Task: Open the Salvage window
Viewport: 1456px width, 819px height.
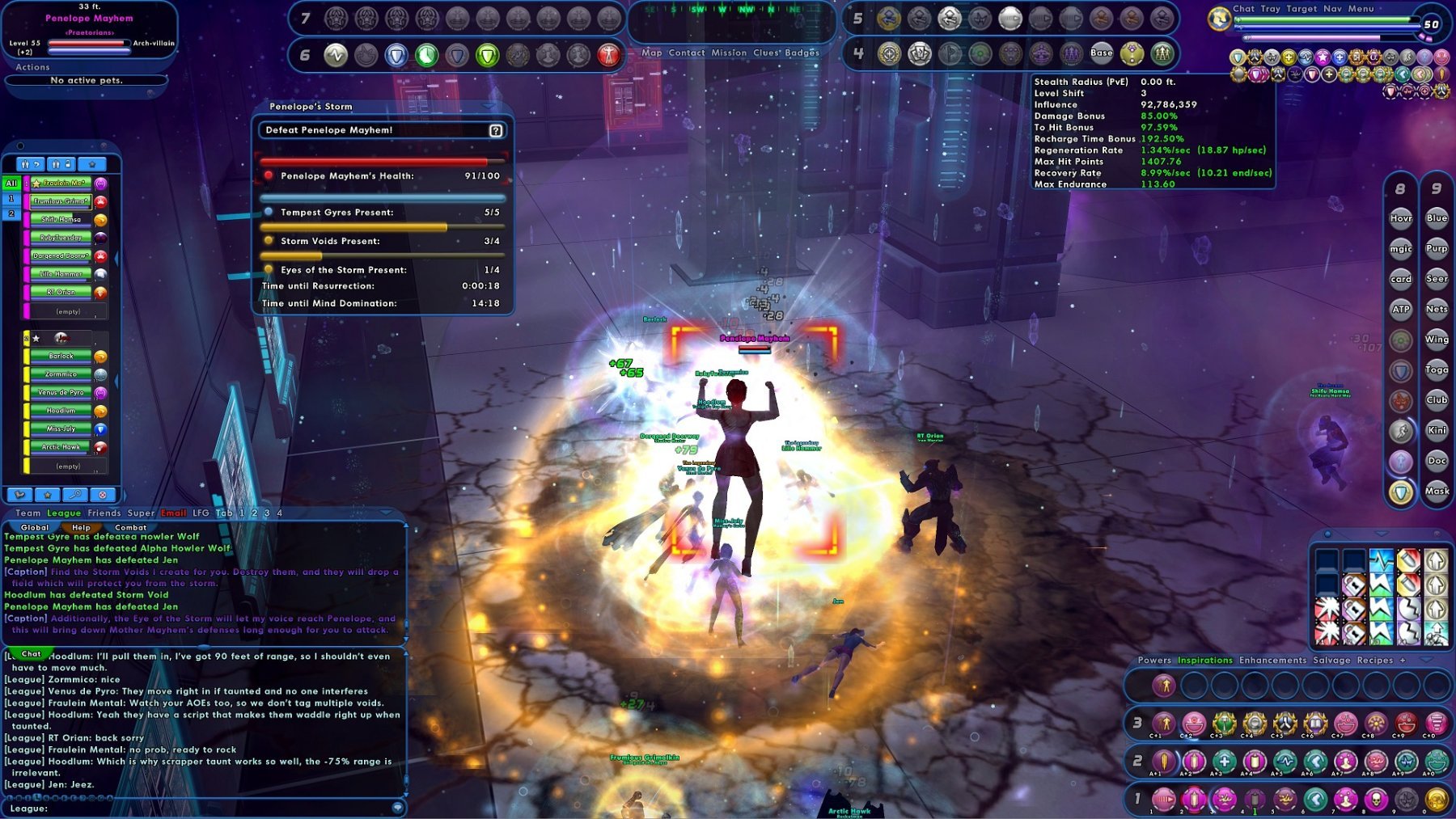Action: coord(1331,660)
